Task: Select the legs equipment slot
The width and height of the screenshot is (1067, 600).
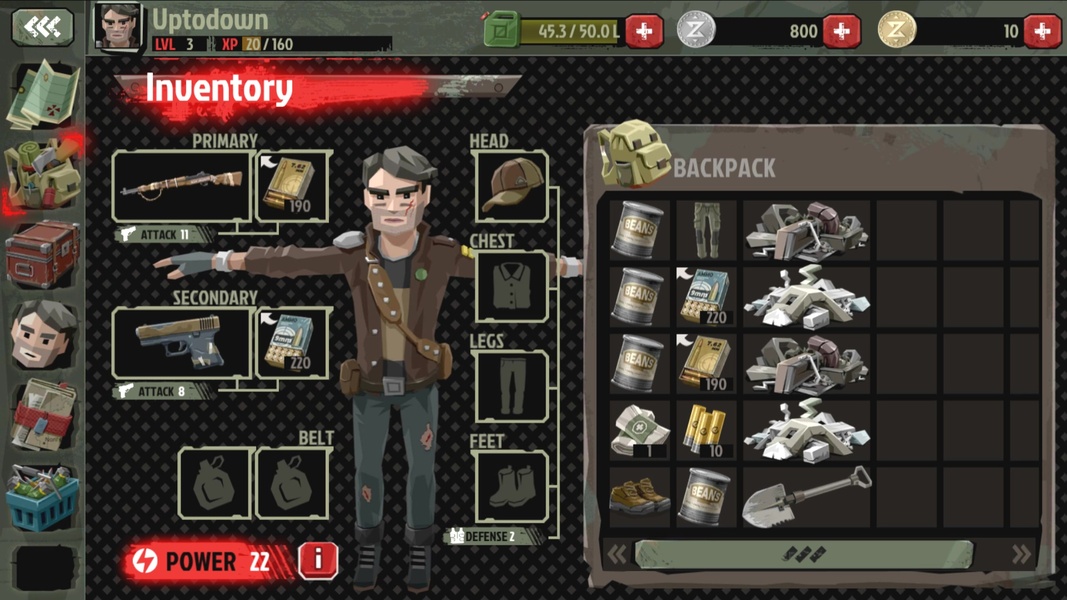Action: 511,386
